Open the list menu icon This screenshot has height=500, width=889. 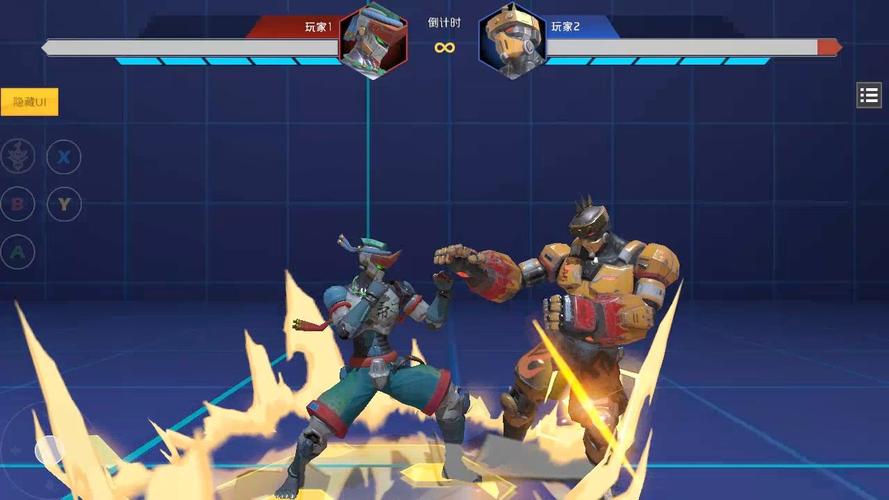click(868, 95)
